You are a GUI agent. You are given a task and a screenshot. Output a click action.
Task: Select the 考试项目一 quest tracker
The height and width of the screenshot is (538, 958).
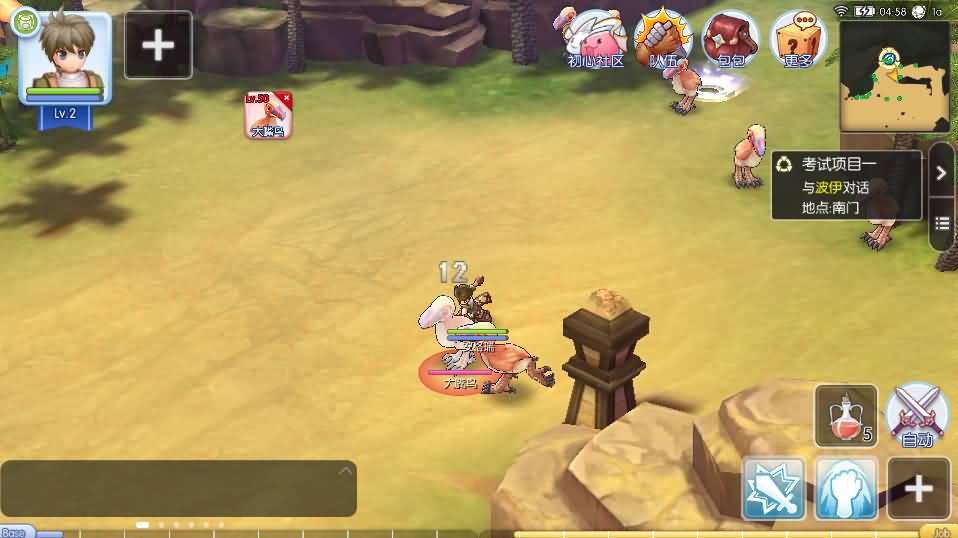(846, 186)
